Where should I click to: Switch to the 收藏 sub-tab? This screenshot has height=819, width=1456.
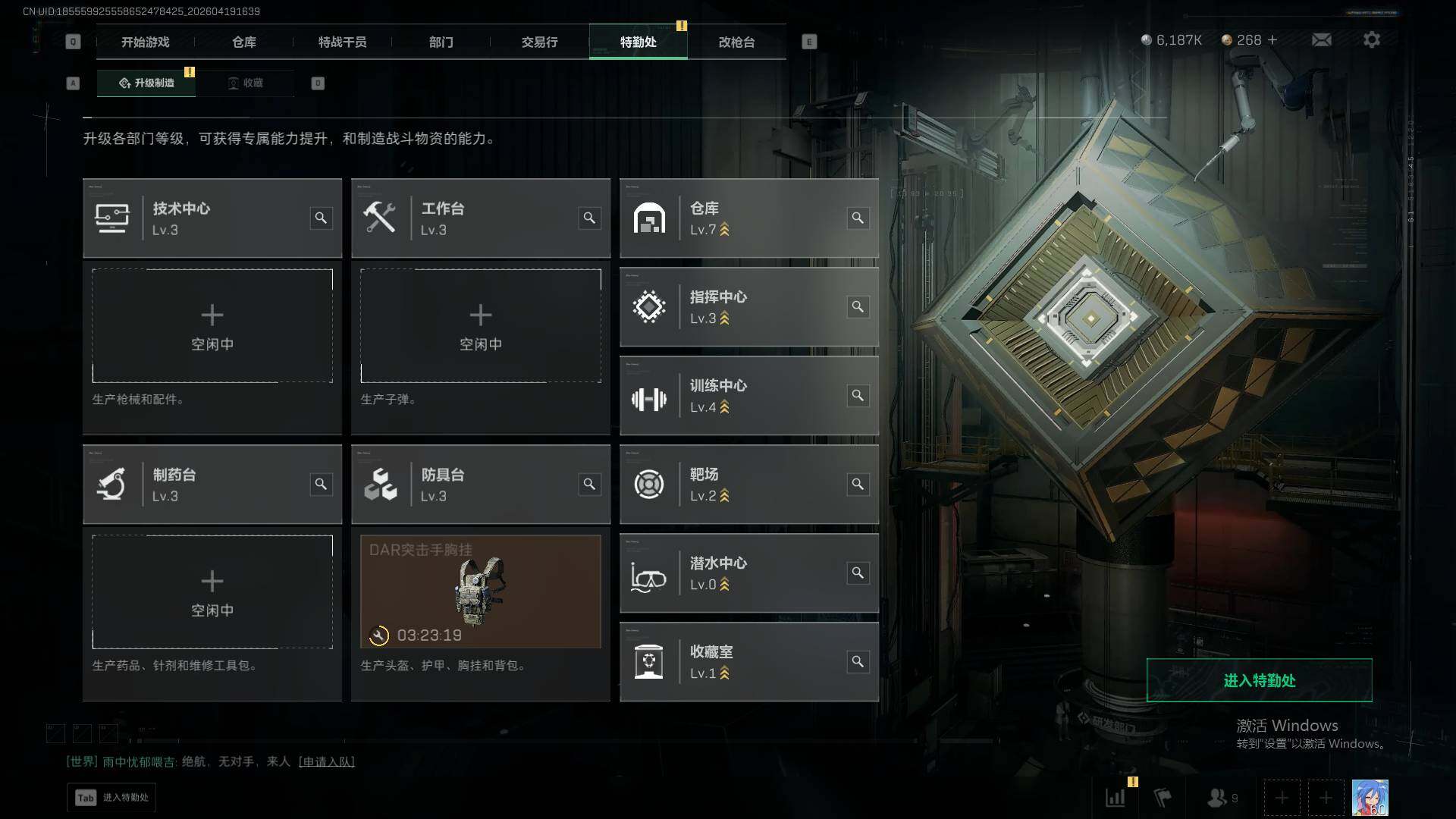point(245,83)
